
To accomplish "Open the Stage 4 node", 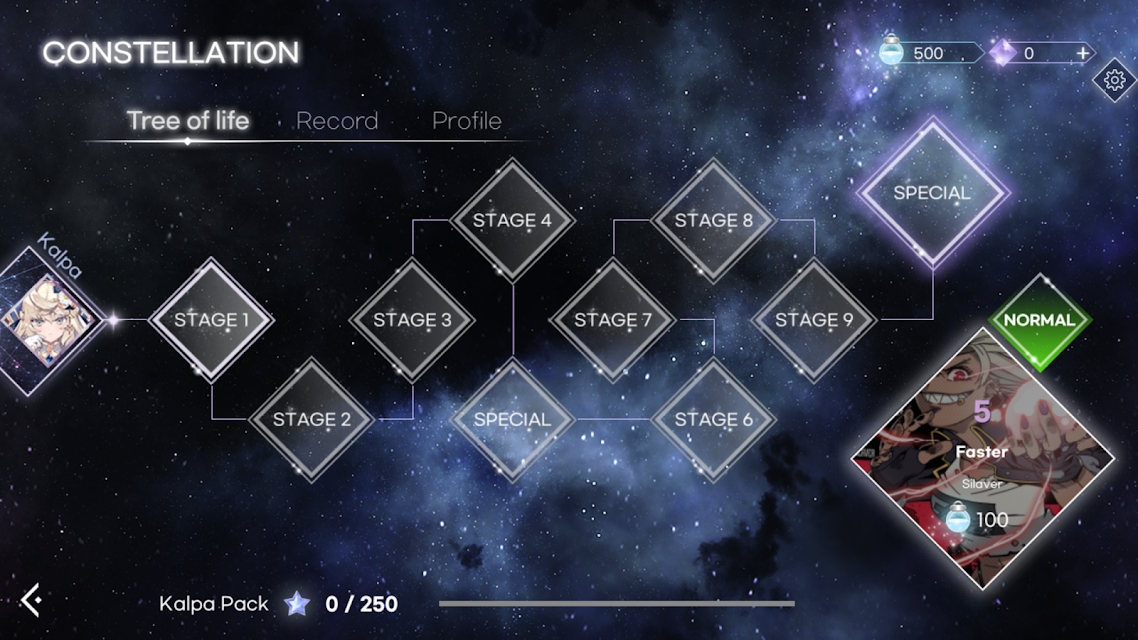I will (x=512, y=220).
